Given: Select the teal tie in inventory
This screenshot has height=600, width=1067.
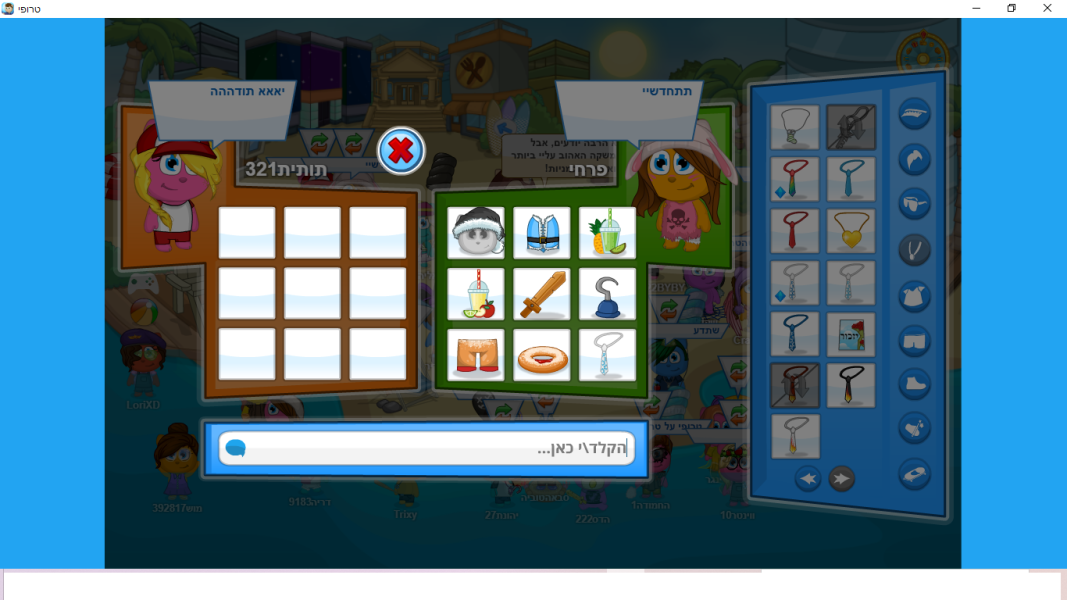Looking at the screenshot, I should click(851, 179).
